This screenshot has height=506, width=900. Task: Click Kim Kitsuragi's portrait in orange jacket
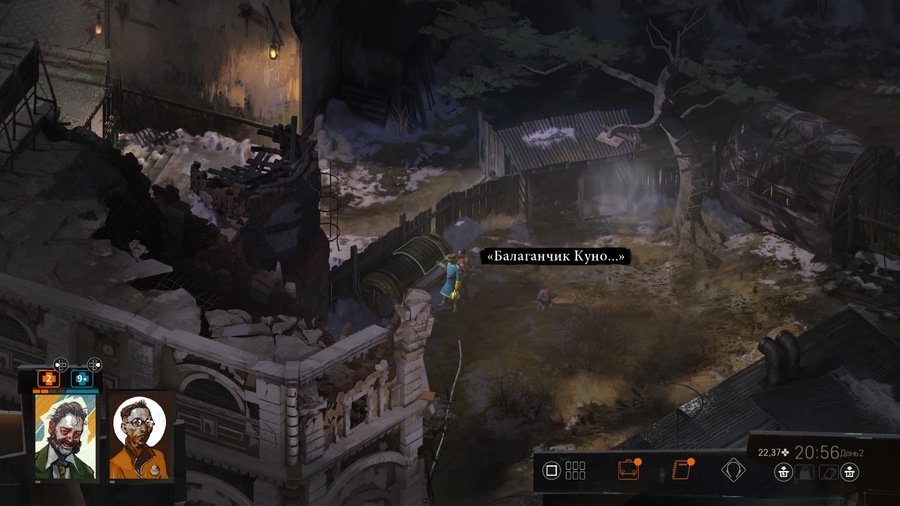[x=138, y=435]
